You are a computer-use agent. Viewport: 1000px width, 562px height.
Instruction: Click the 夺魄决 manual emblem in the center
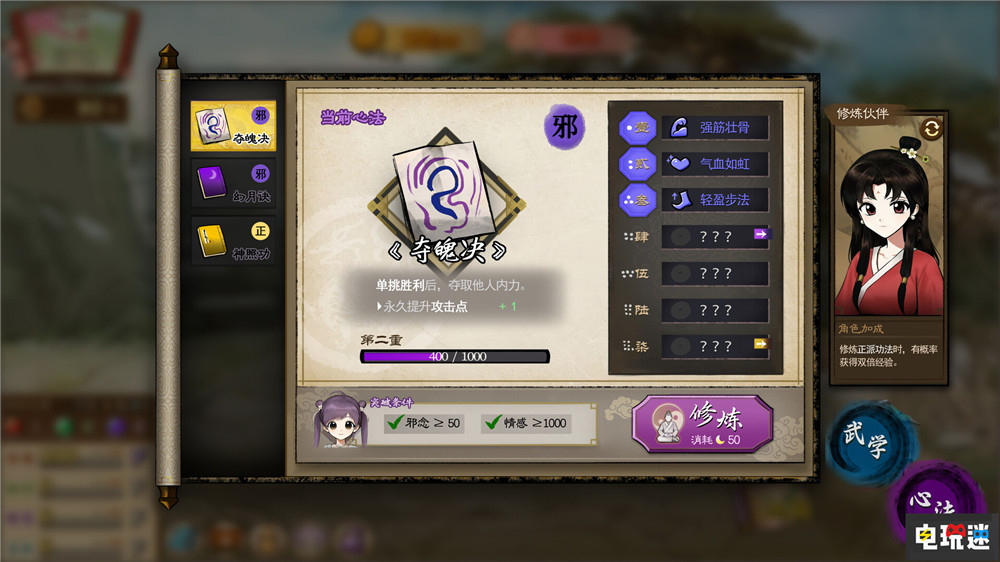click(445, 196)
